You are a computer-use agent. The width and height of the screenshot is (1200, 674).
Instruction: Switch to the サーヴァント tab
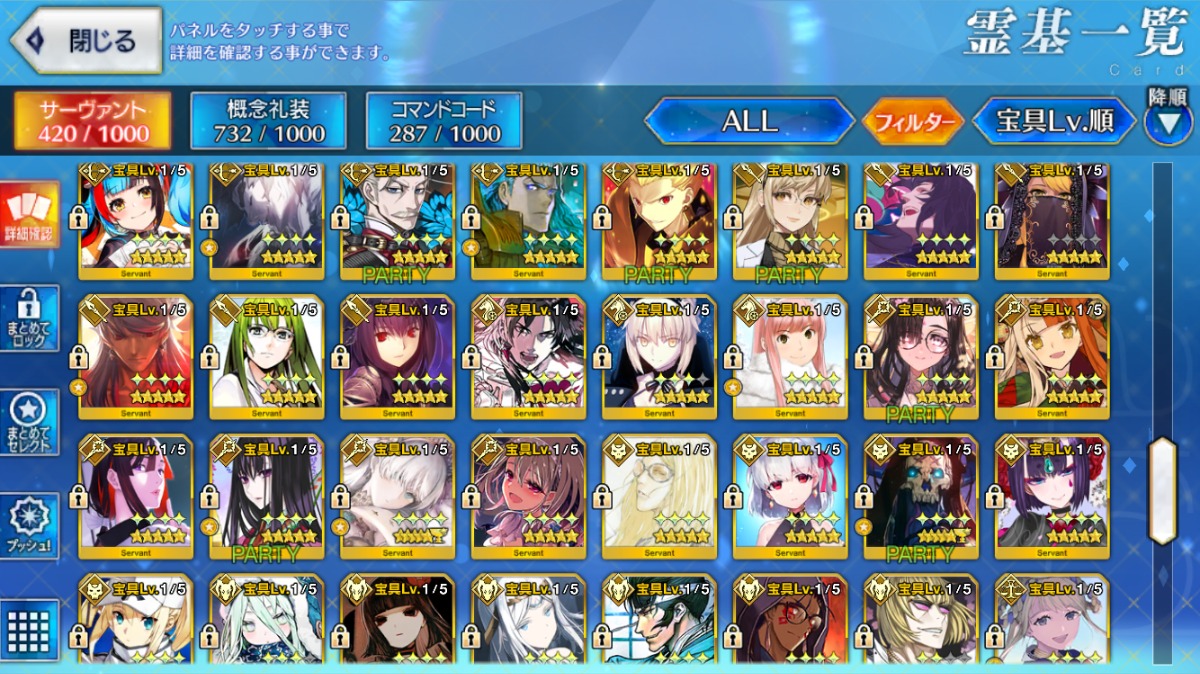click(x=93, y=122)
